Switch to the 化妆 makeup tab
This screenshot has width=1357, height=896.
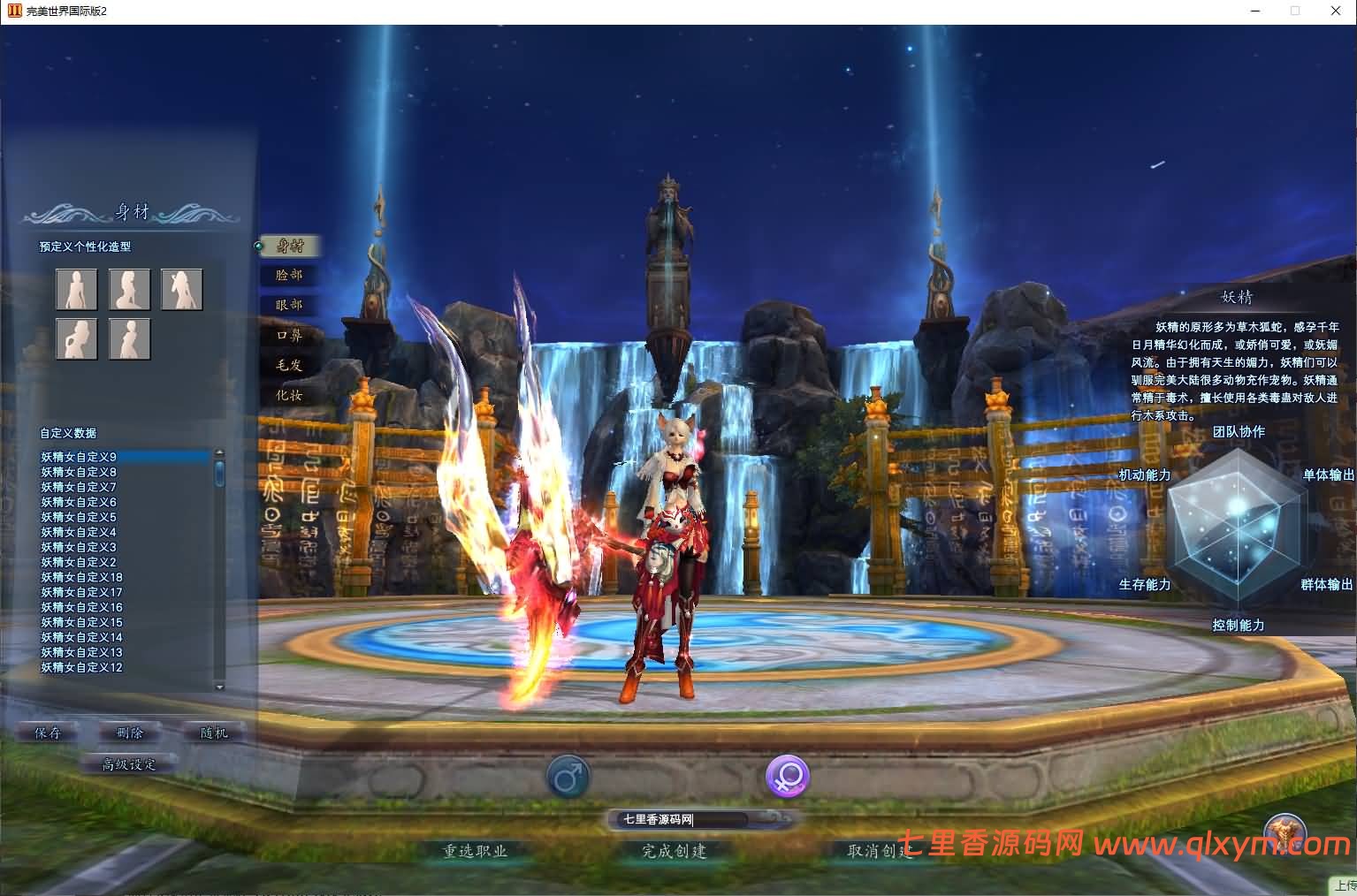[x=290, y=396]
